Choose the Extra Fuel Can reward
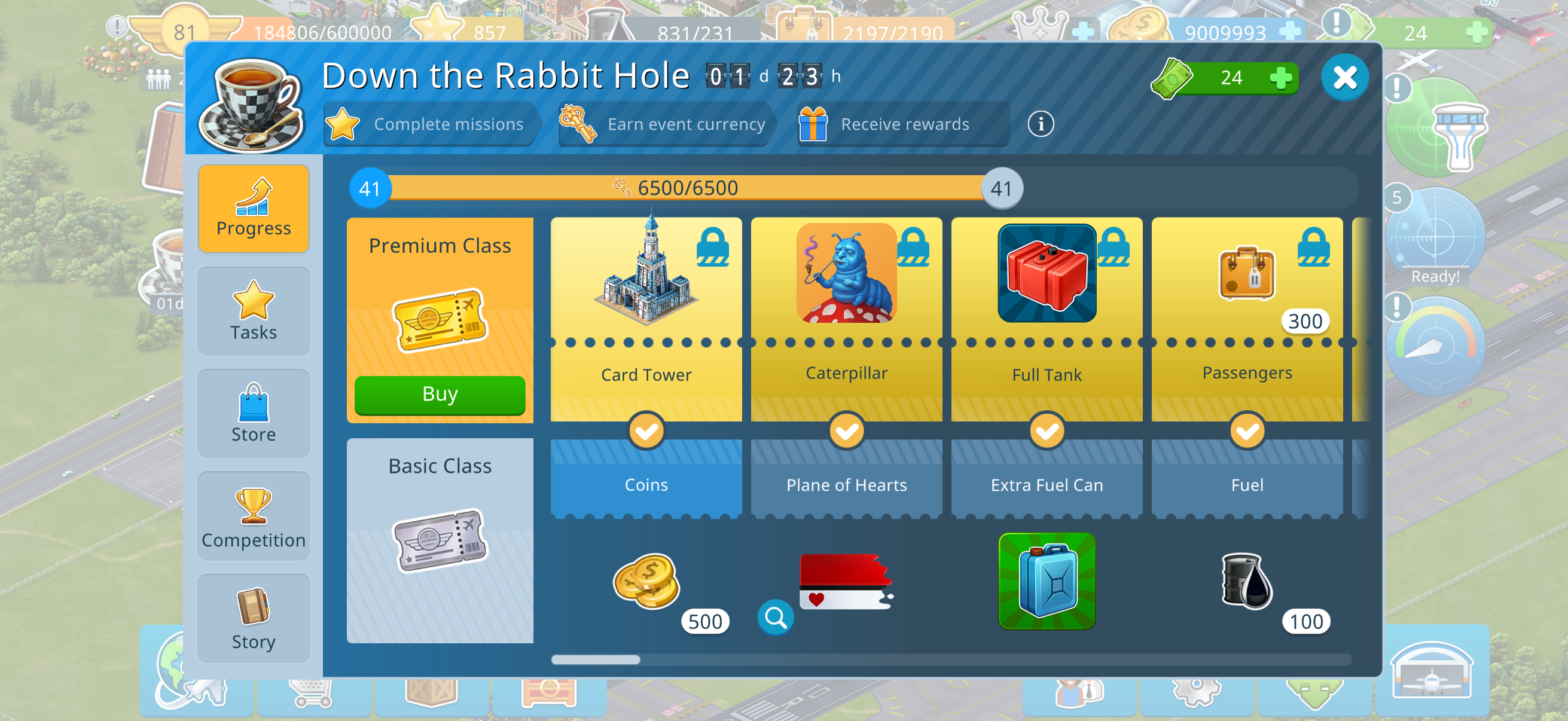This screenshot has height=721, width=1568. pyautogui.click(x=1047, y=581)
